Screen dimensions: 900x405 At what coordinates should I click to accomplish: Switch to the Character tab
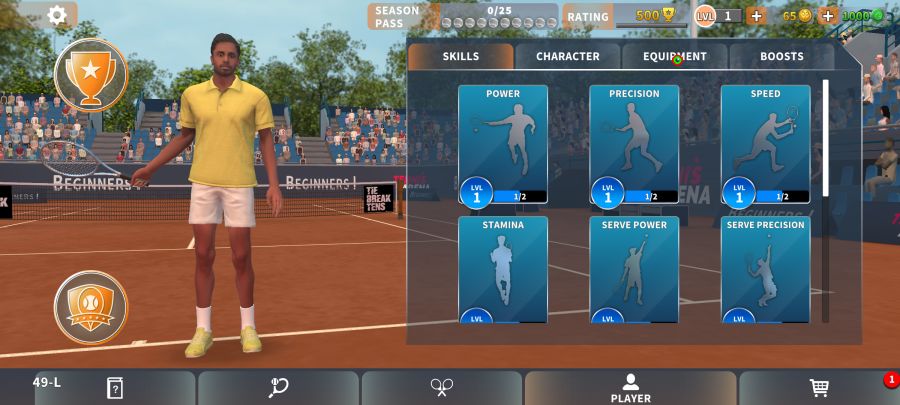pos(568,57)
